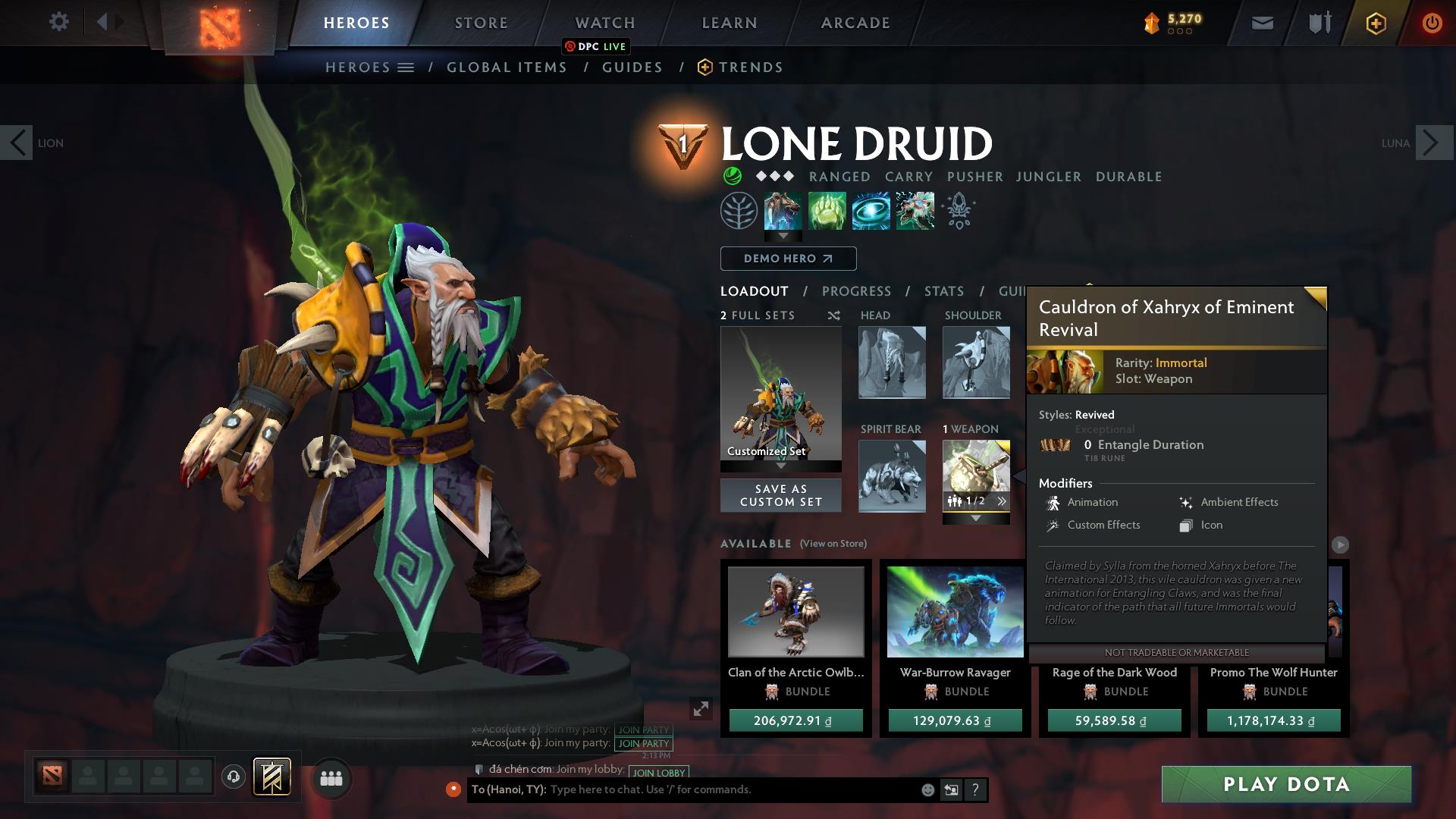This screenshot has width=1456, height=819.
Task: Enable the Custom Effects modifier
Action: click(1103, 525)
